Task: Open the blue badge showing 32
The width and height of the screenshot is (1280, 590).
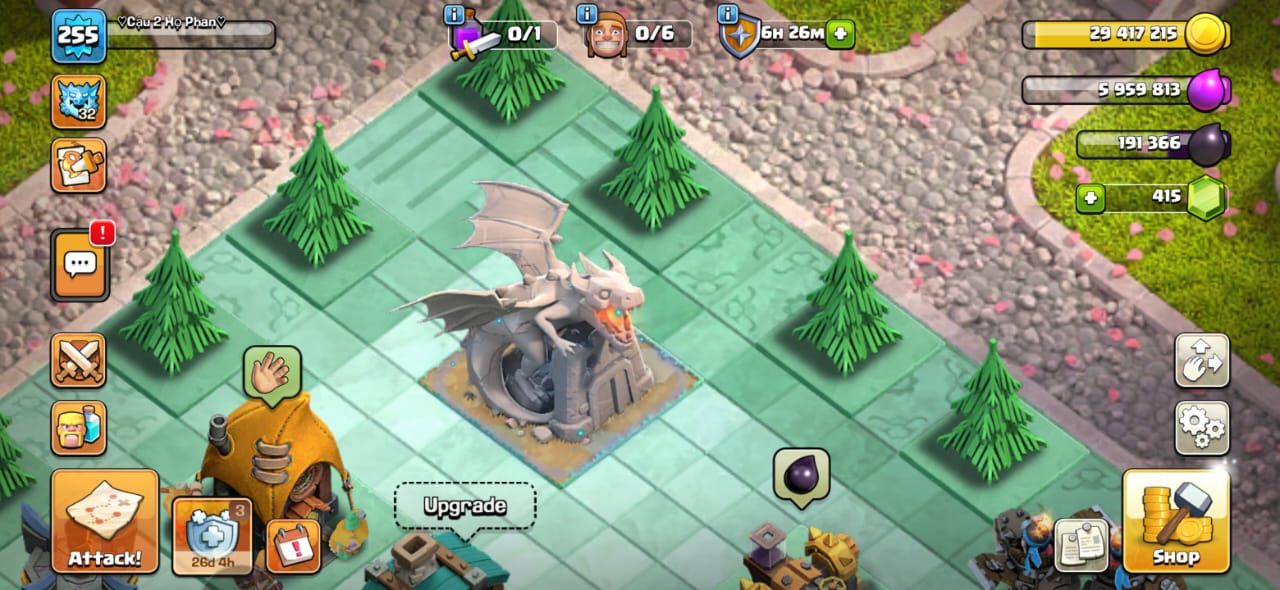Action: coord(78,101)
